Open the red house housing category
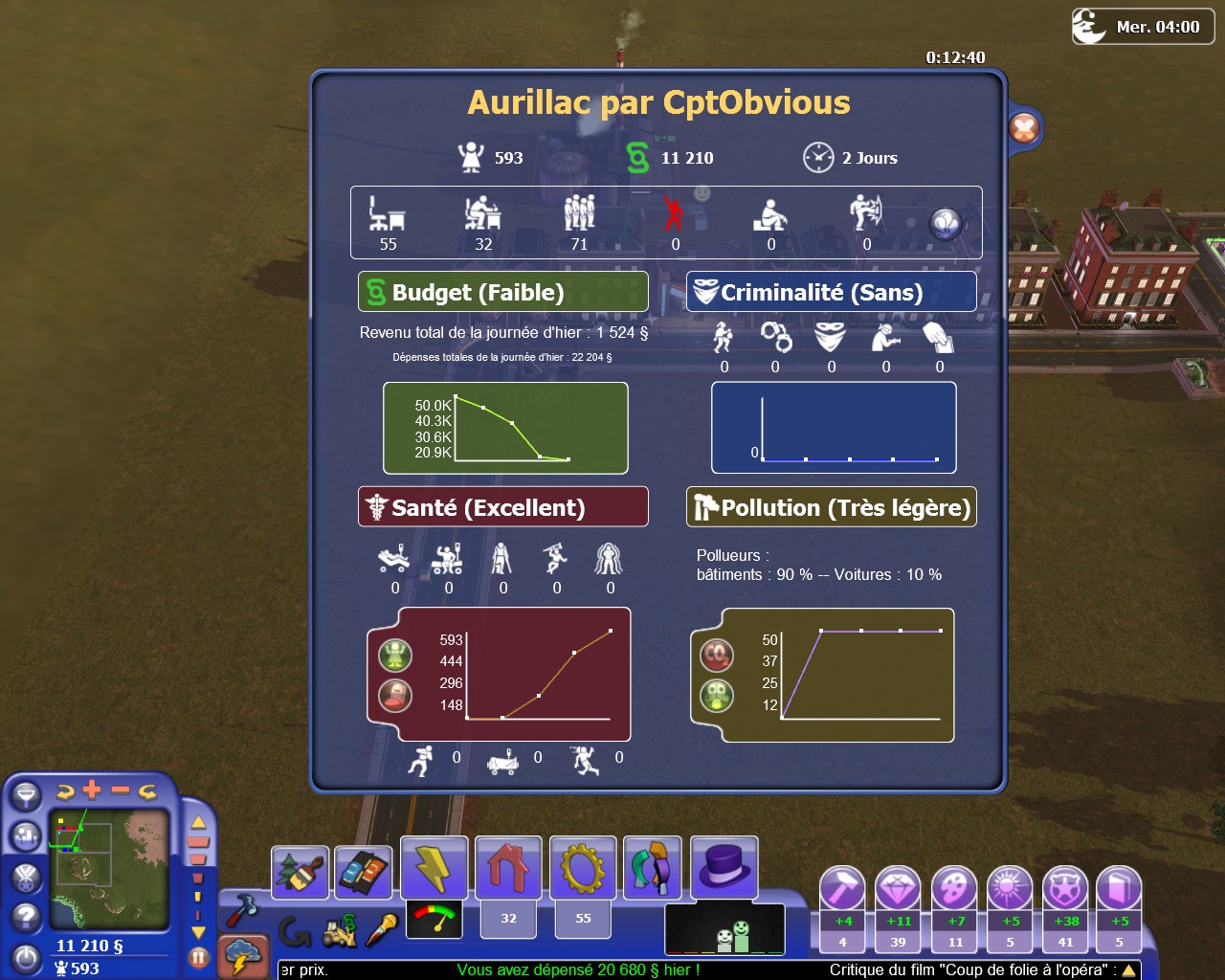Image resolution: width=1225 pixels, height=980 pixels. [508, 868]
